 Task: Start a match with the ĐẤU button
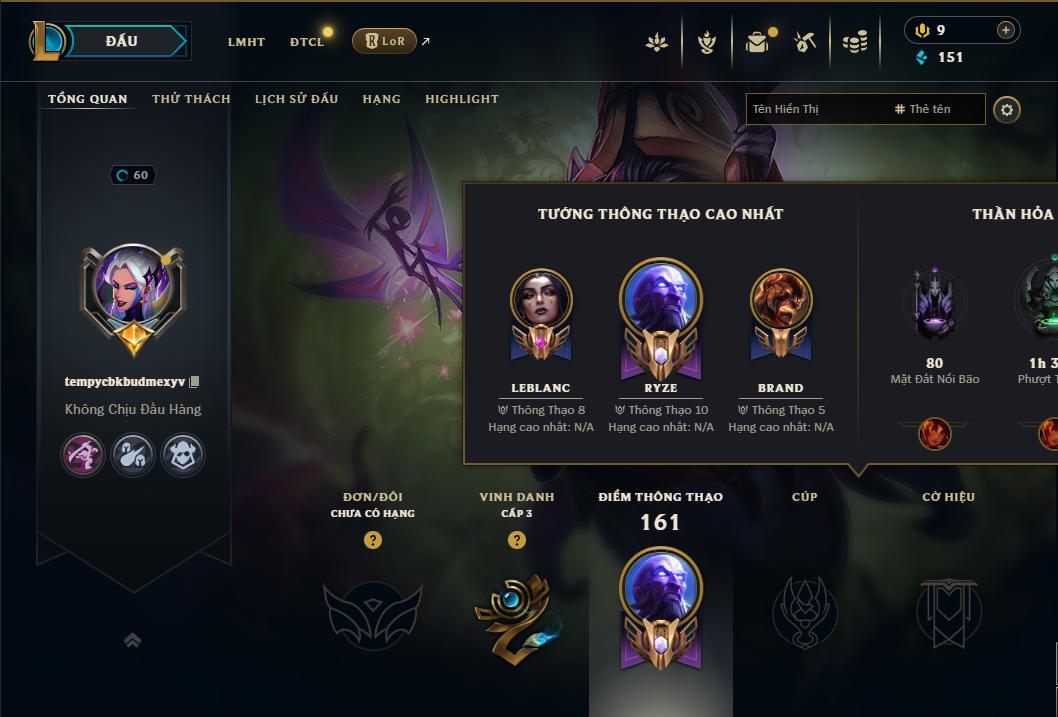(x=122, y=41)
